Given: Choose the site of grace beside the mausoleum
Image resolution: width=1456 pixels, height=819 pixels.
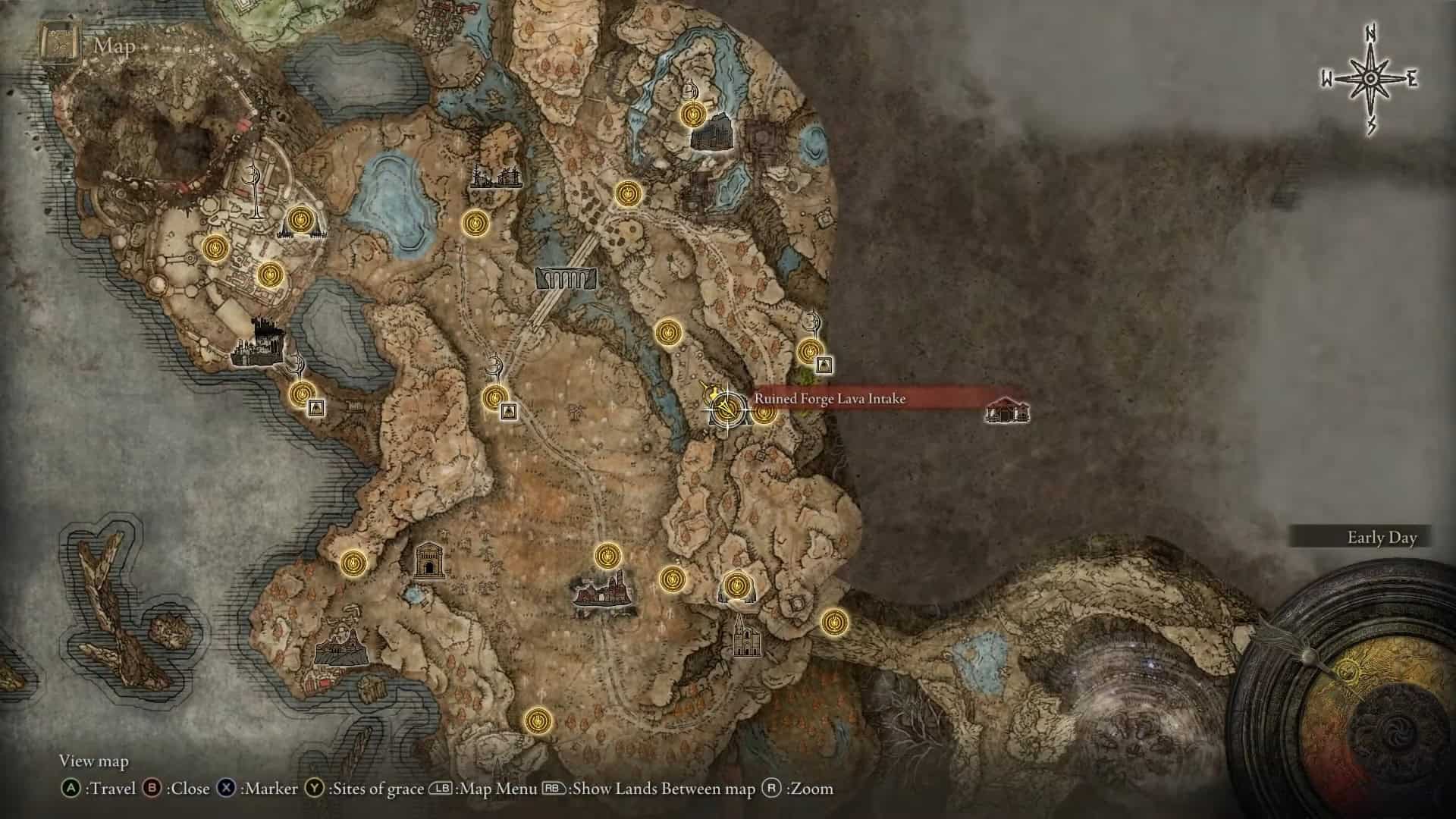Looking at the screenshot, I should [x=353, y=562].
